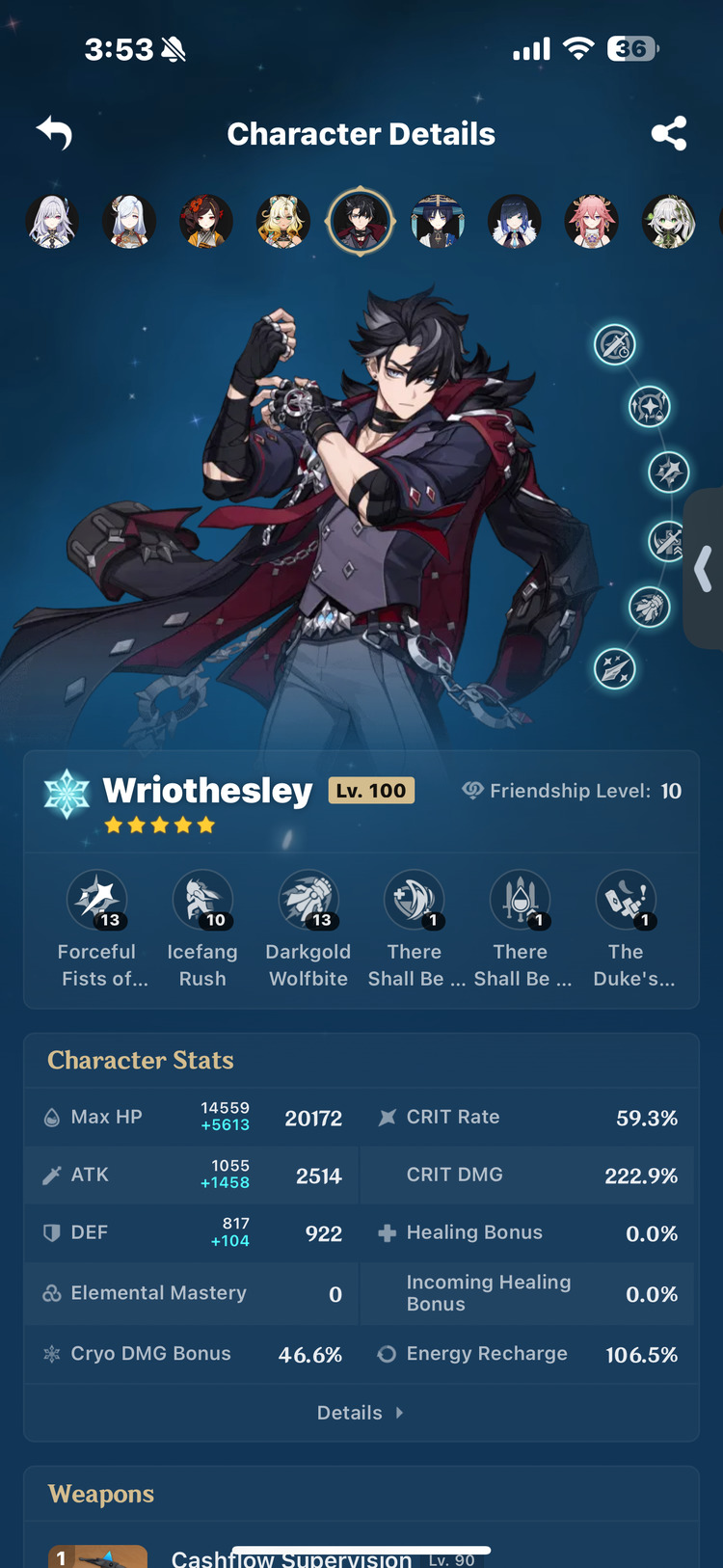Open the topmost constellation node
The height and width of the screenshot is (1568, 723).
tap(614, 344)
